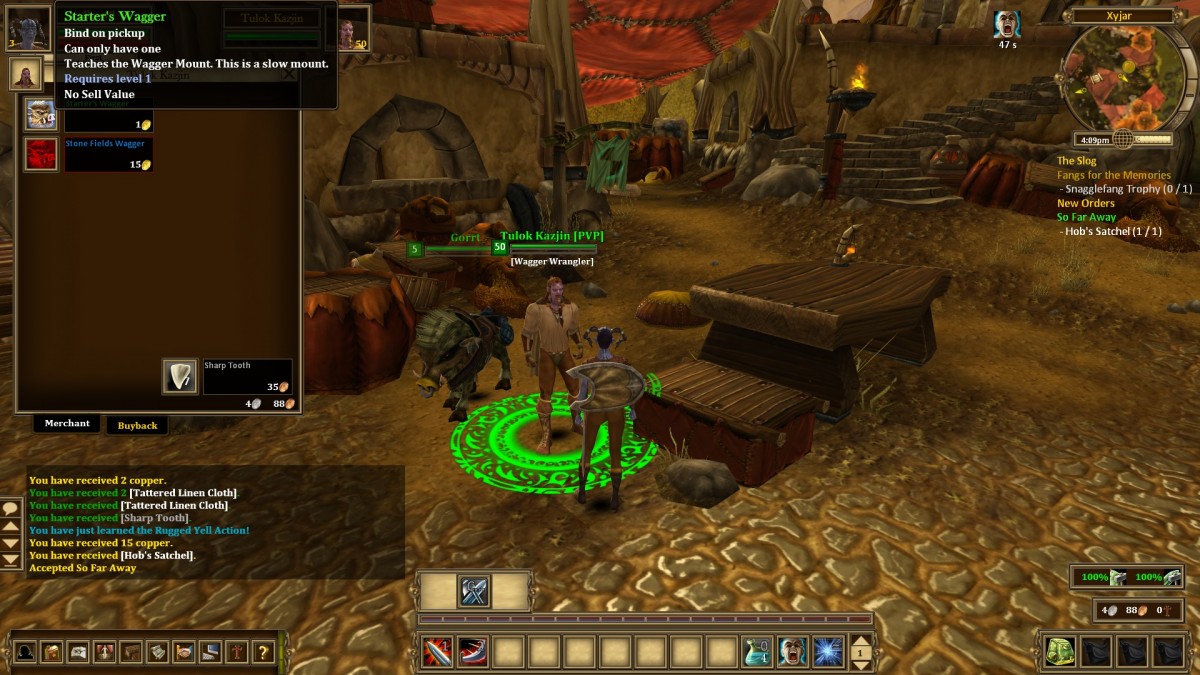Select Fangs for the Memories quest
The image size is (1200, 675).
[x=1113, y=175]
